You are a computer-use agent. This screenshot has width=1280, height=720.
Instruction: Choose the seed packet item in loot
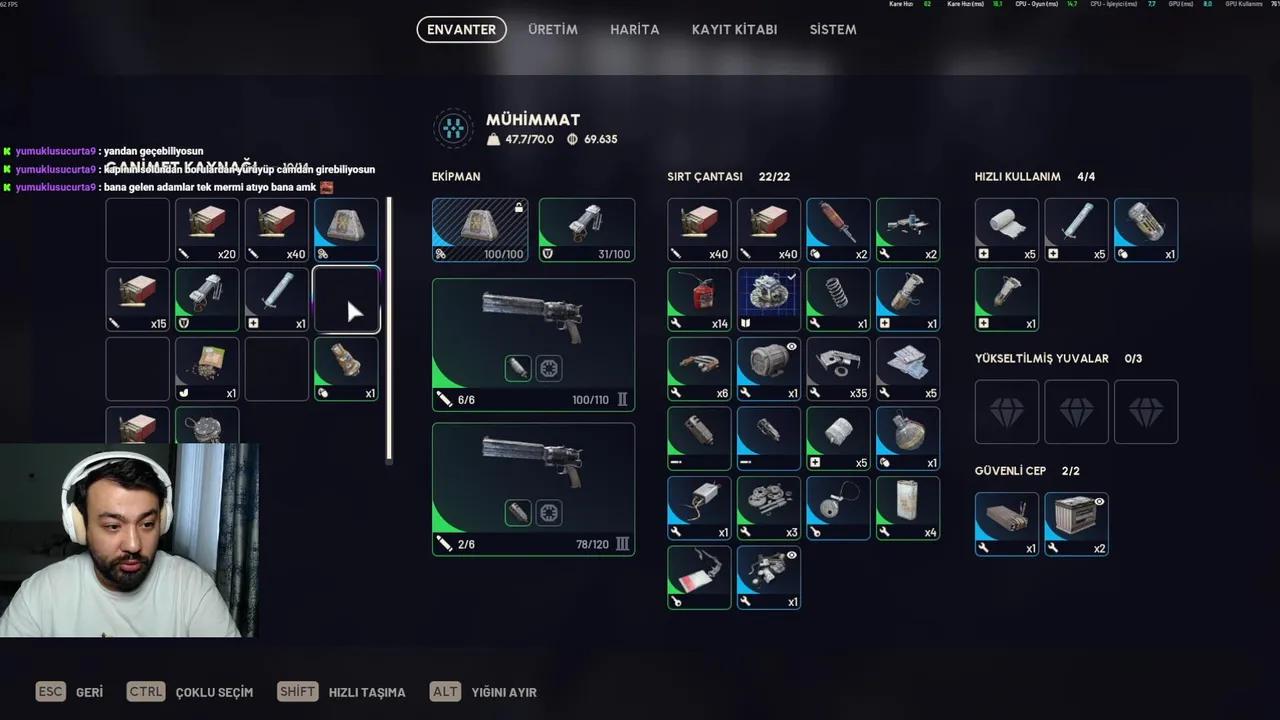coord(207,369)
